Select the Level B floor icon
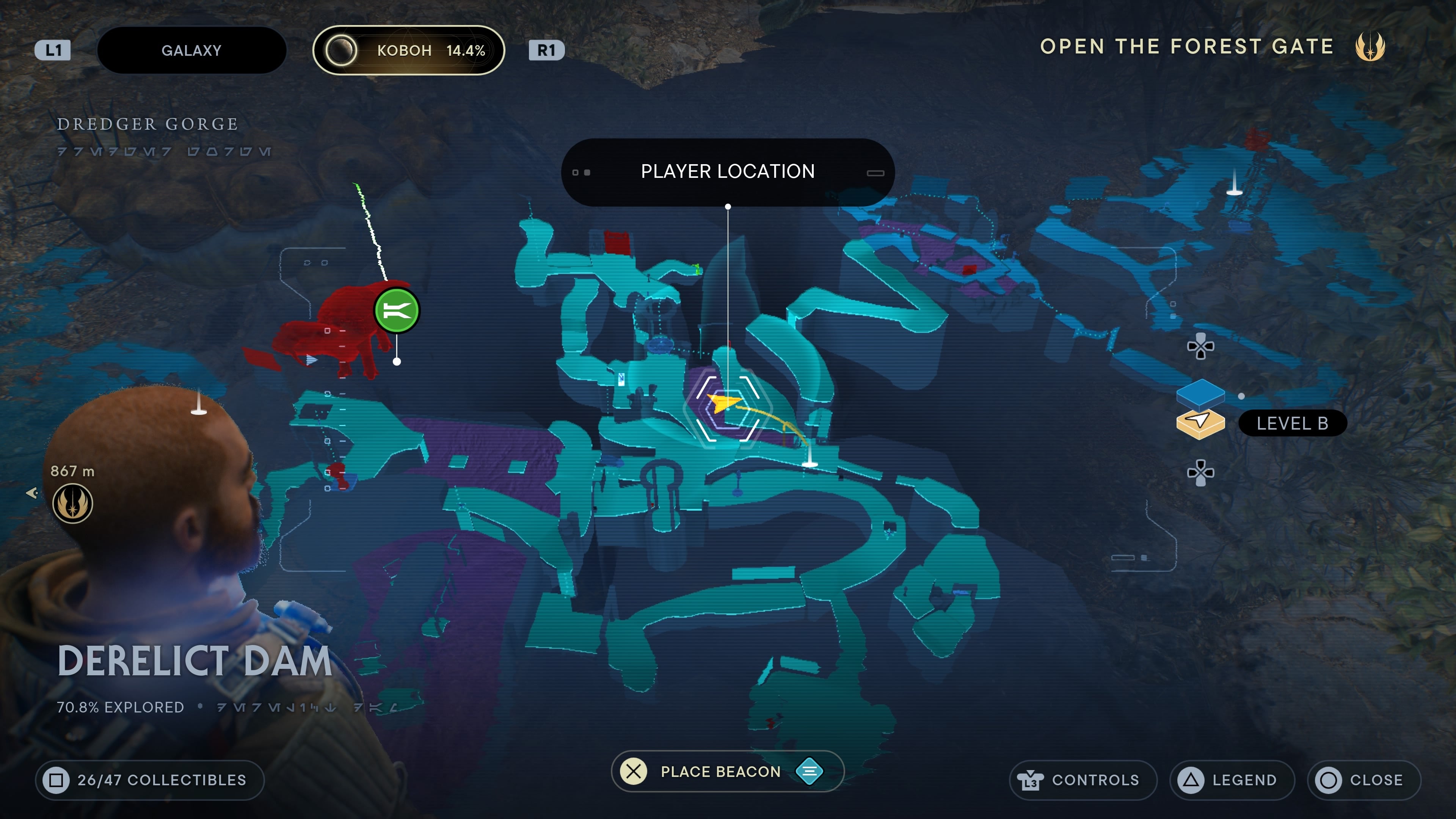Screen dimensions: 1456x819 click(x=1200, y=424)
